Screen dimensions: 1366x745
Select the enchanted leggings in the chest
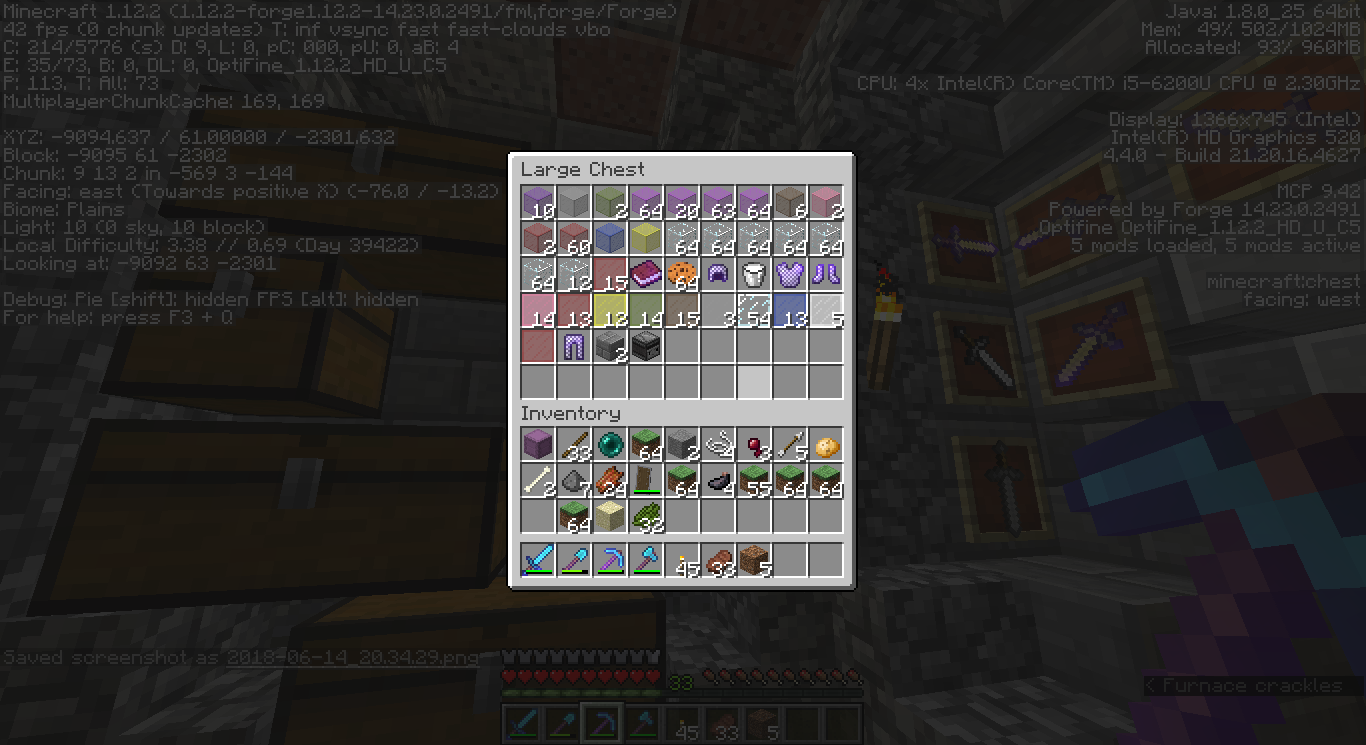pos(574,345)
